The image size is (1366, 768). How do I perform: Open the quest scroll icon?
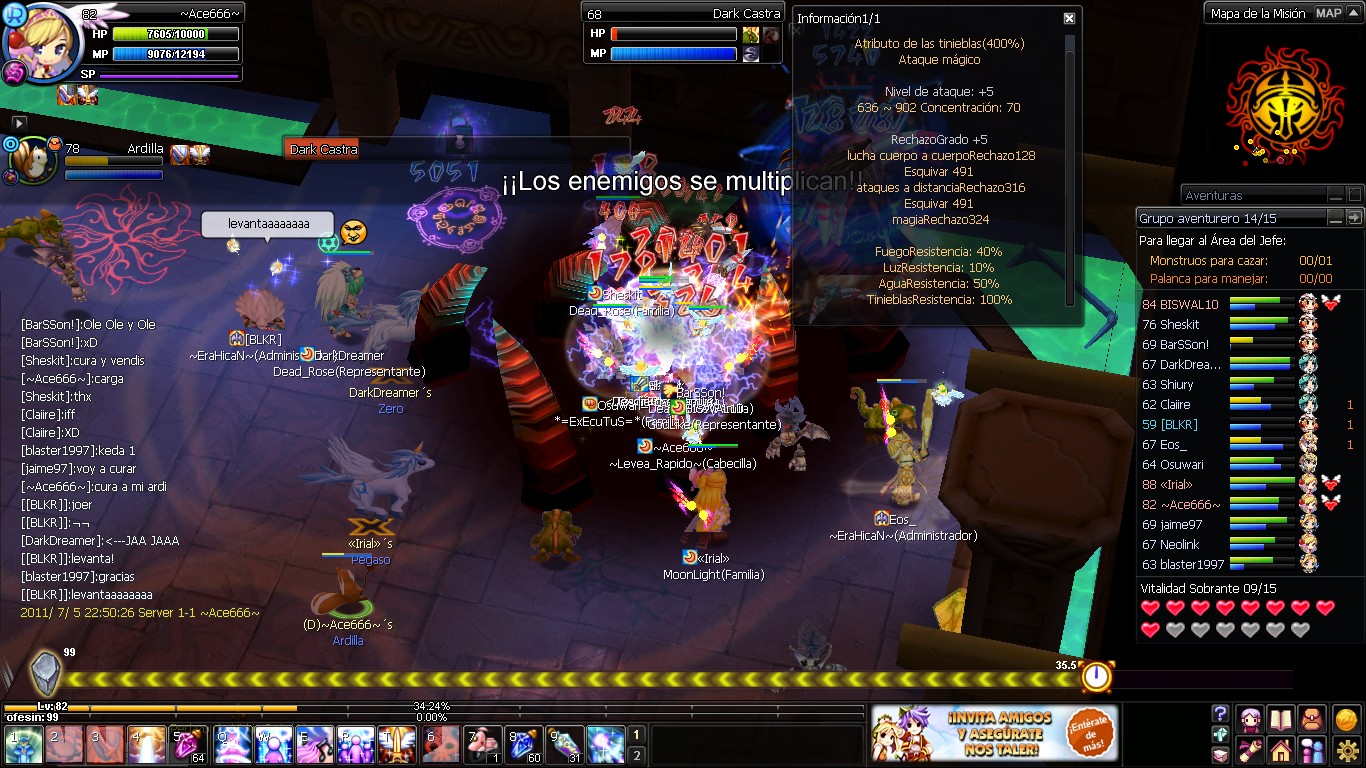(x=1250, y=751)
